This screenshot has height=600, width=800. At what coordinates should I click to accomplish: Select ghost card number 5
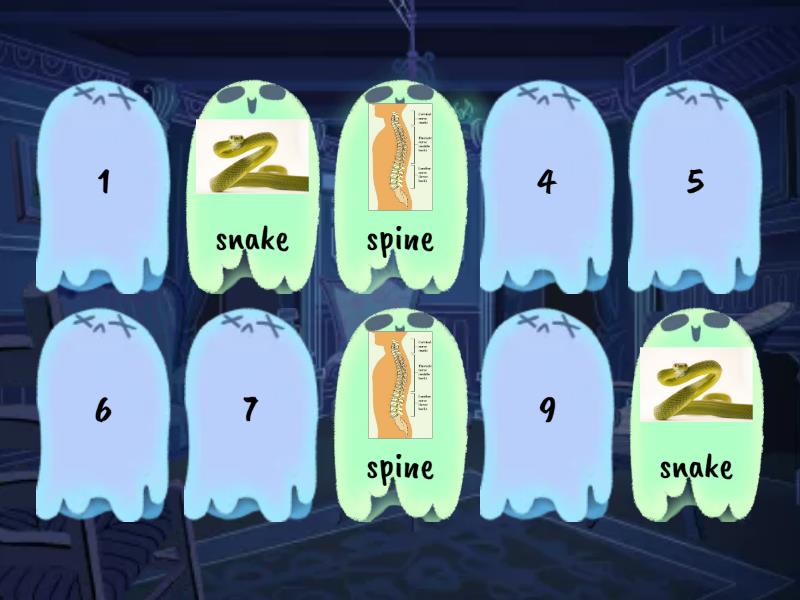[x=695, y=185]
